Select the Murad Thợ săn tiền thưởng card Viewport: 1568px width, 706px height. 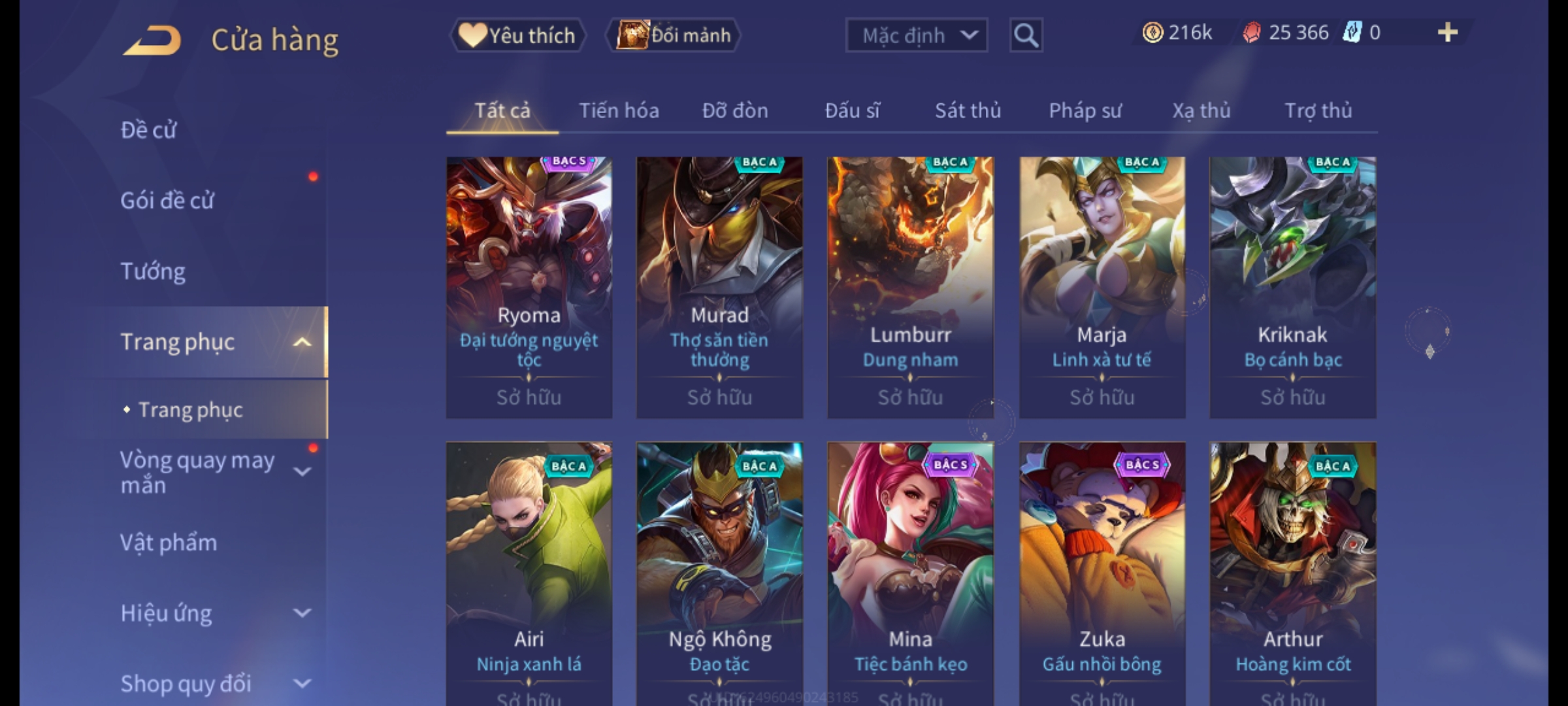pos(719,288)
